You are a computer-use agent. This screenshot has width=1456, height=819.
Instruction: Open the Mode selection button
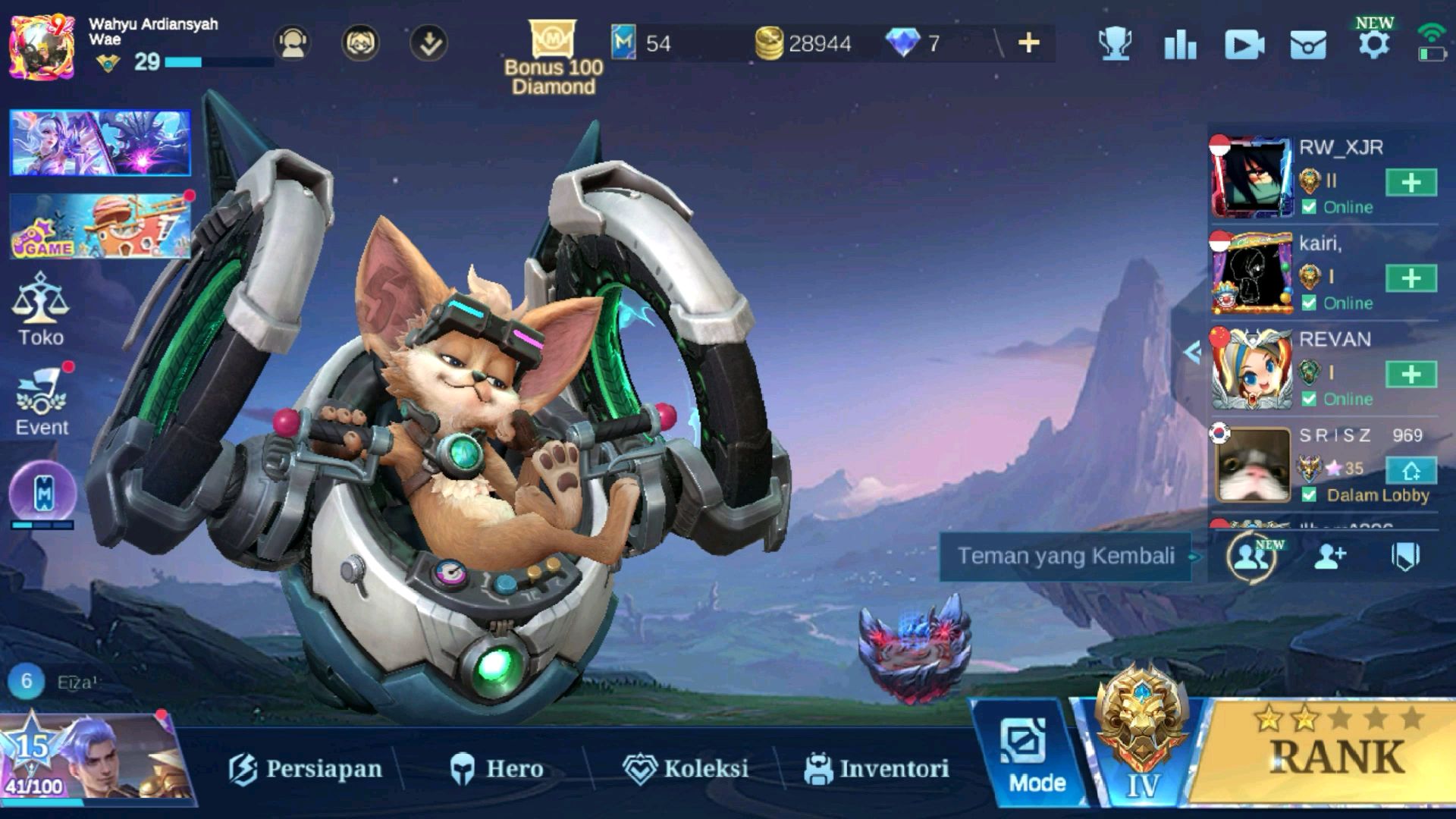[x=1036, y=757]
